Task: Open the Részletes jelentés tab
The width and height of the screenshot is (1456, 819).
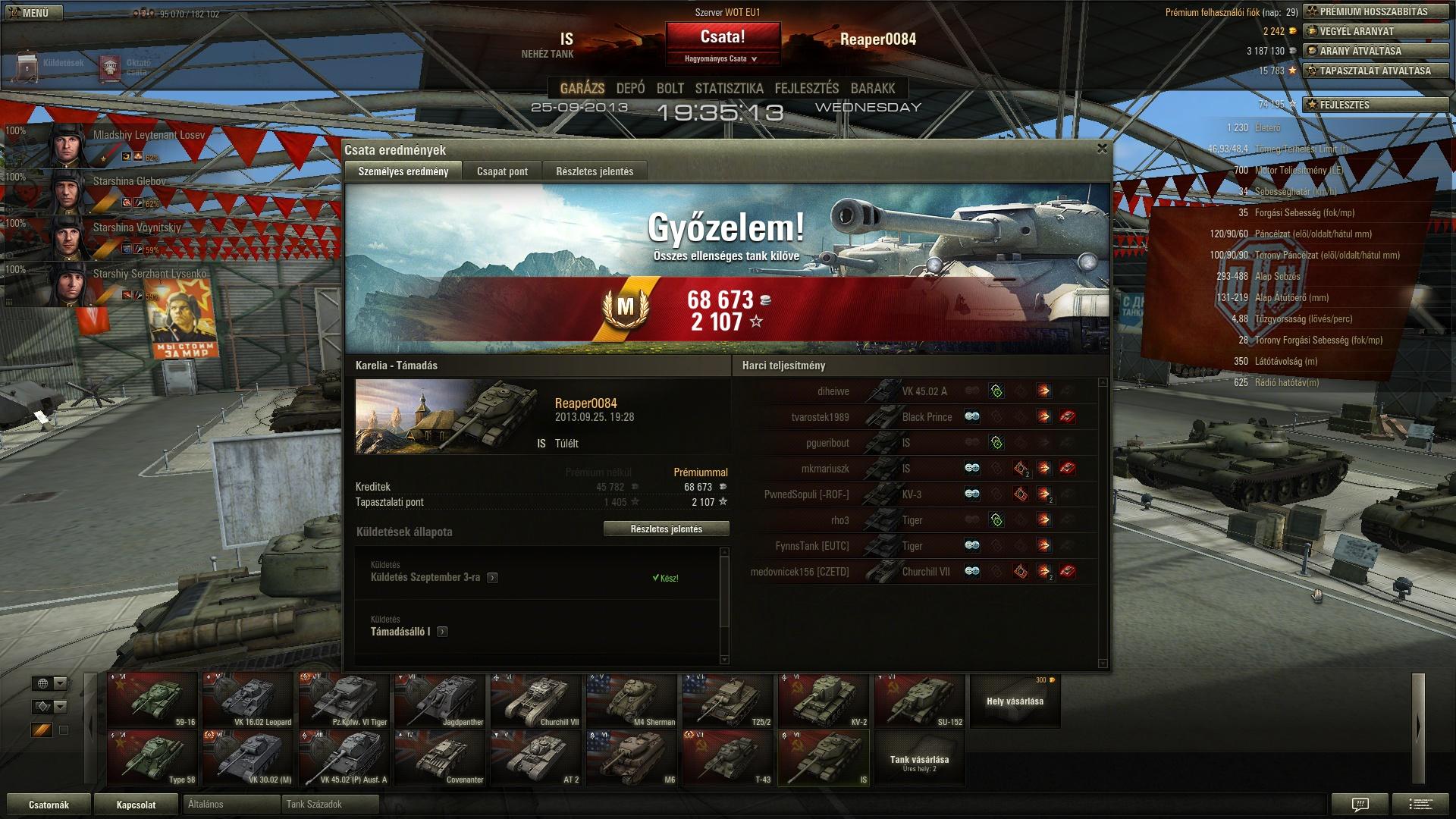Action: click(x=595, y=171)
